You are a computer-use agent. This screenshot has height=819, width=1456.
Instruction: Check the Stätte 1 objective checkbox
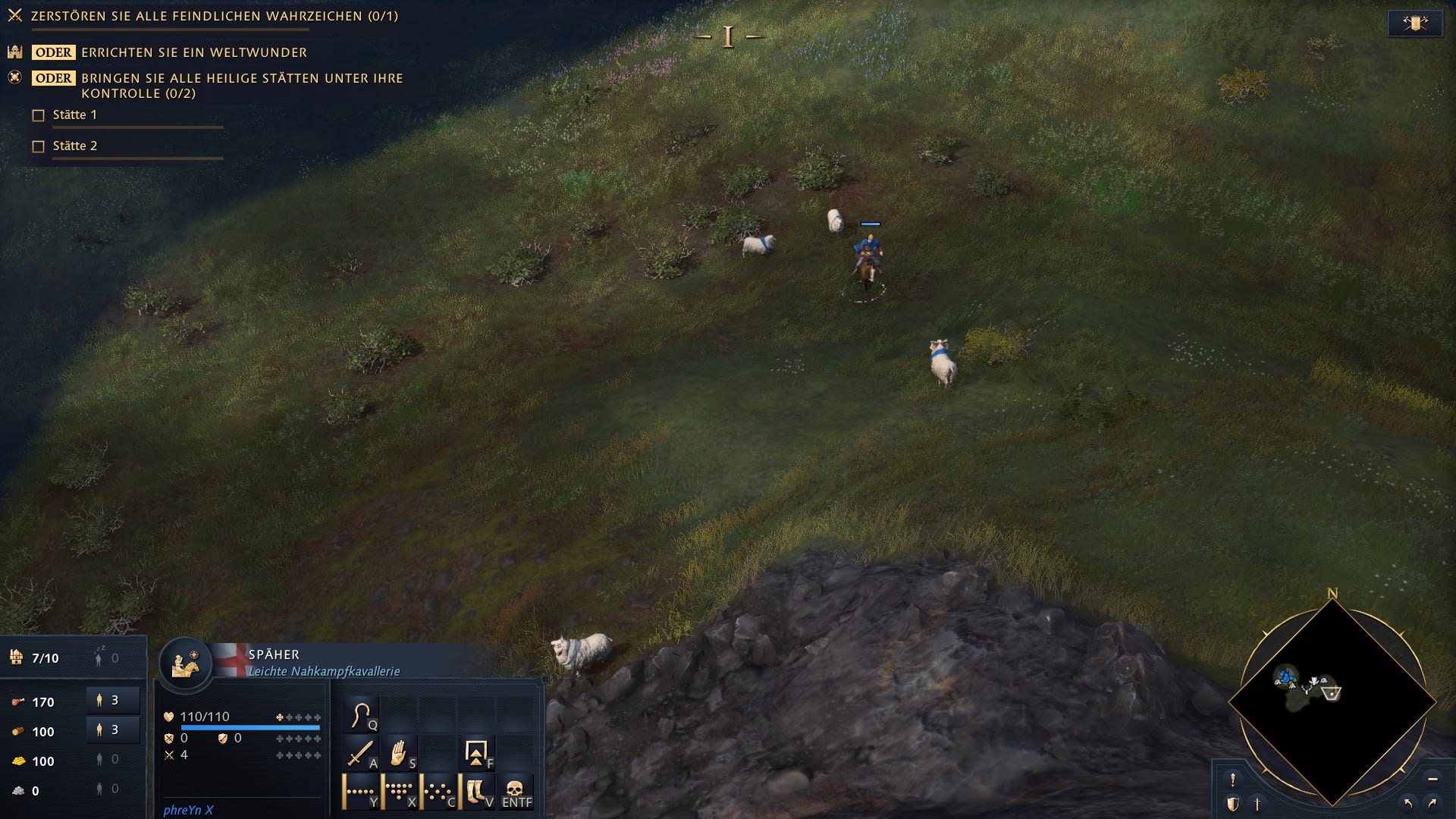[39, 115]
